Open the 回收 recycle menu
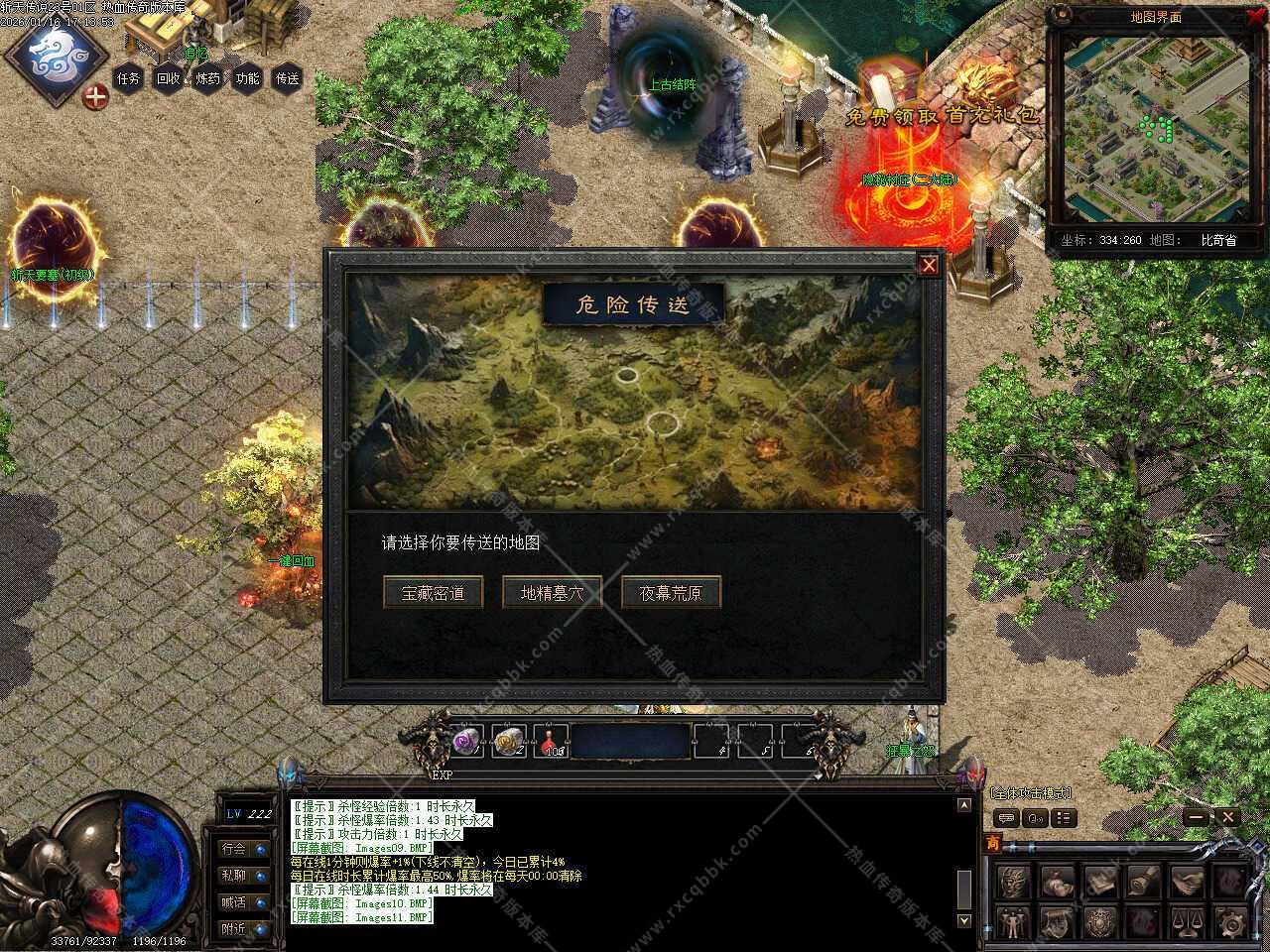The image size is (1270, 952). point(169,78)
